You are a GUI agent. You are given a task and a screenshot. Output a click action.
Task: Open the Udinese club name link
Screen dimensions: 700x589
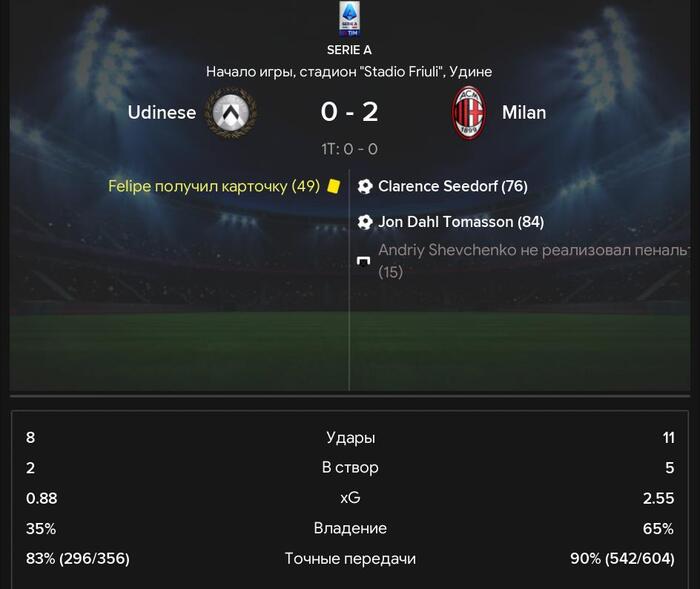tap(162, 112)
